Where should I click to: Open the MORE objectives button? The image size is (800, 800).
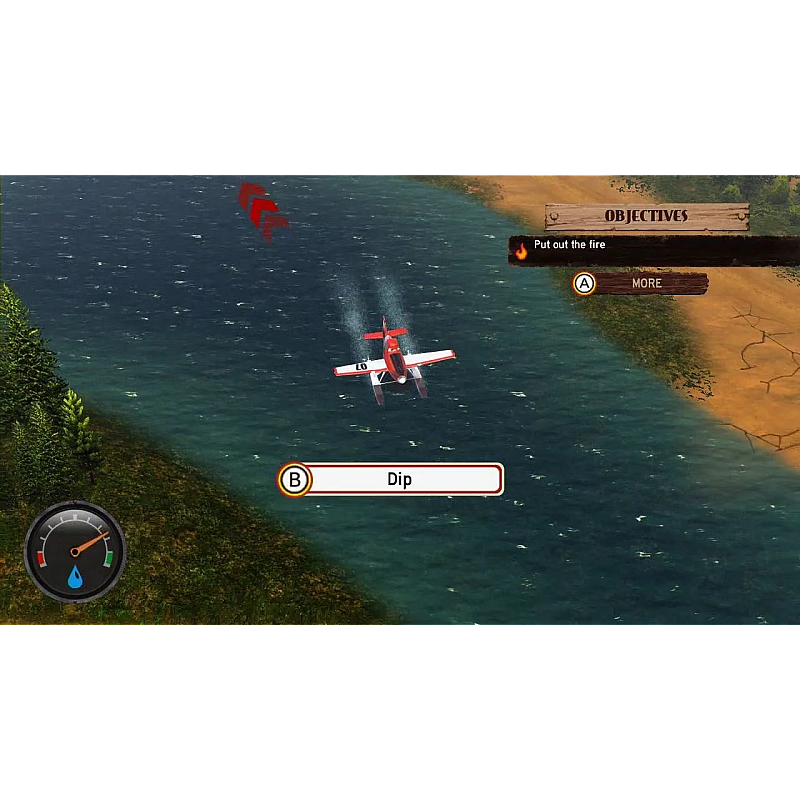click(644, 284)
